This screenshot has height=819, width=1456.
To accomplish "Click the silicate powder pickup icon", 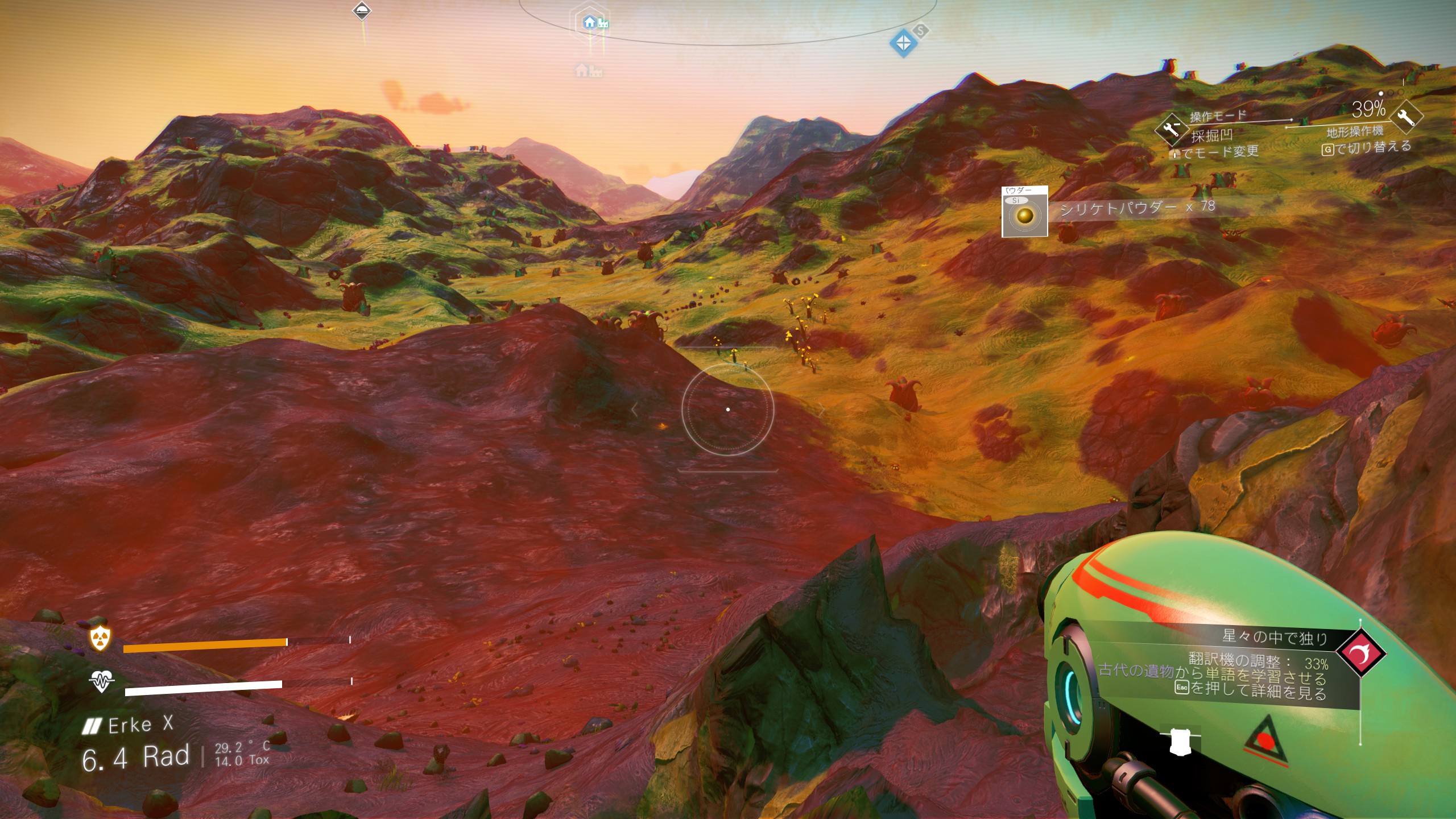I will pyautogui.click(x=1024, y=212).
